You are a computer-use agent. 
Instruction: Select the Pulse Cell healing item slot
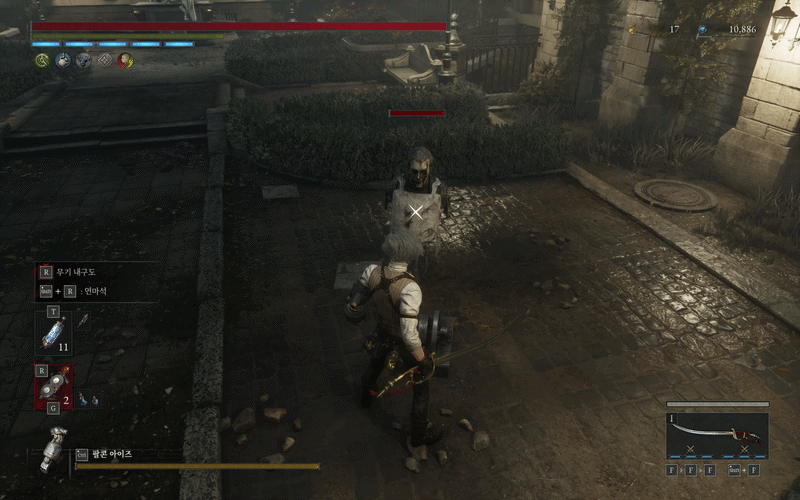53,331
